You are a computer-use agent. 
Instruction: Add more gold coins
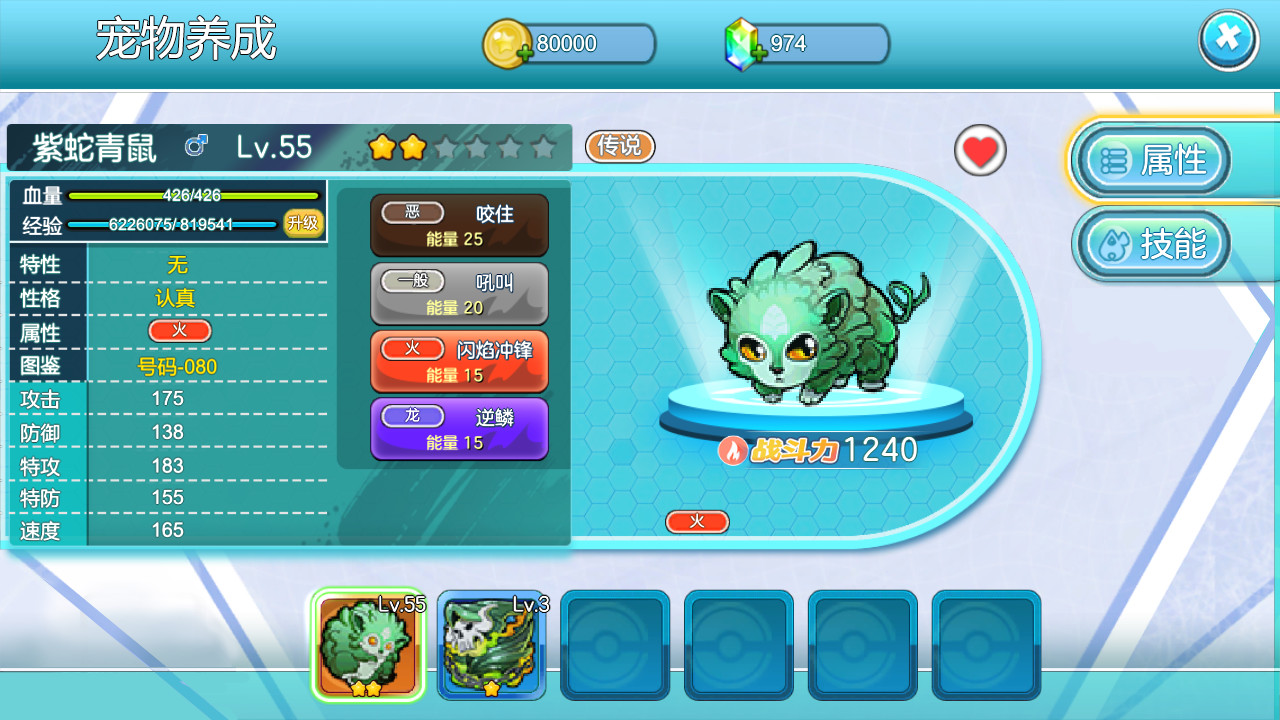523,54
